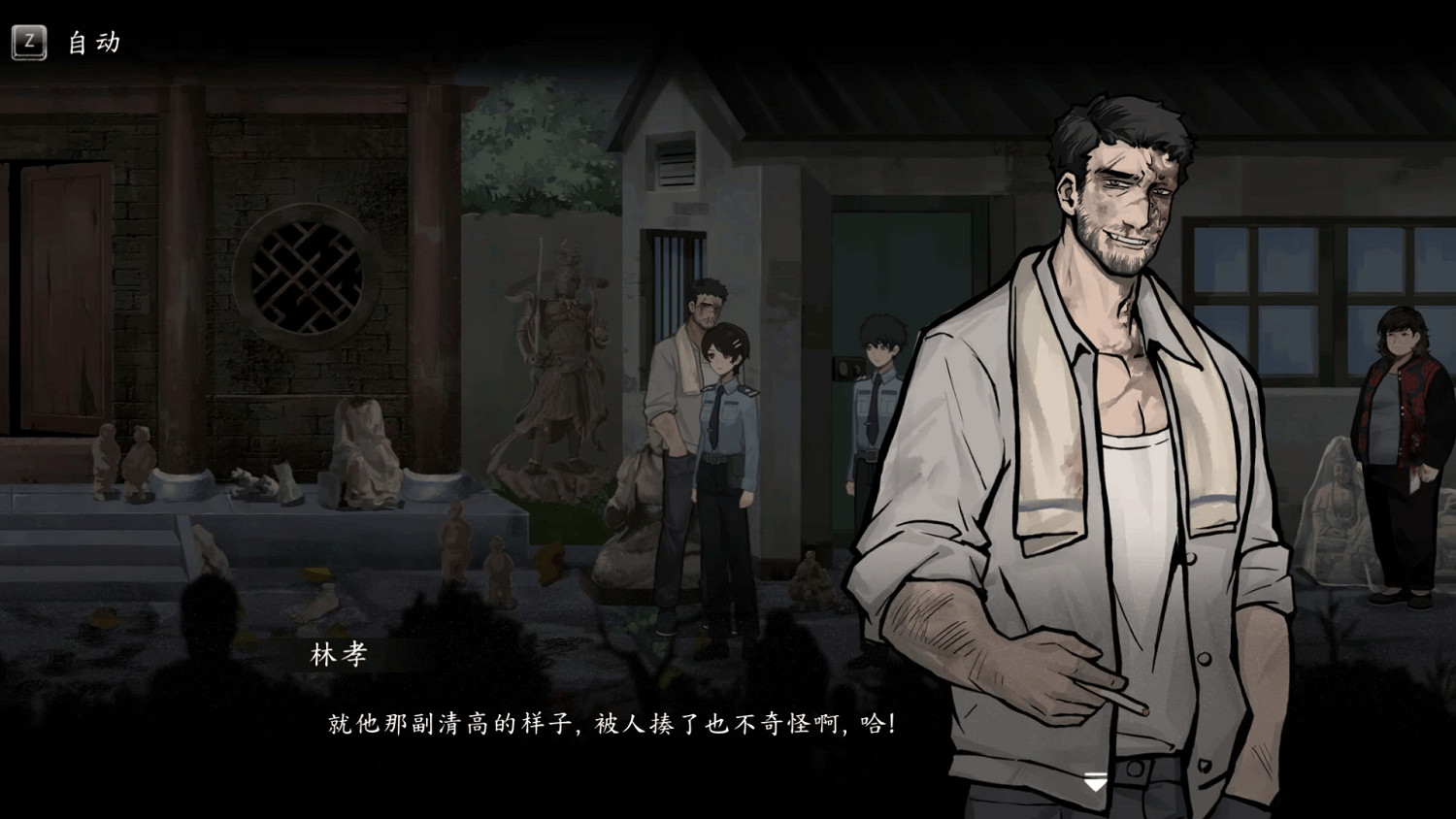Click the open wooden door on the left

click(x=58, y=281)
